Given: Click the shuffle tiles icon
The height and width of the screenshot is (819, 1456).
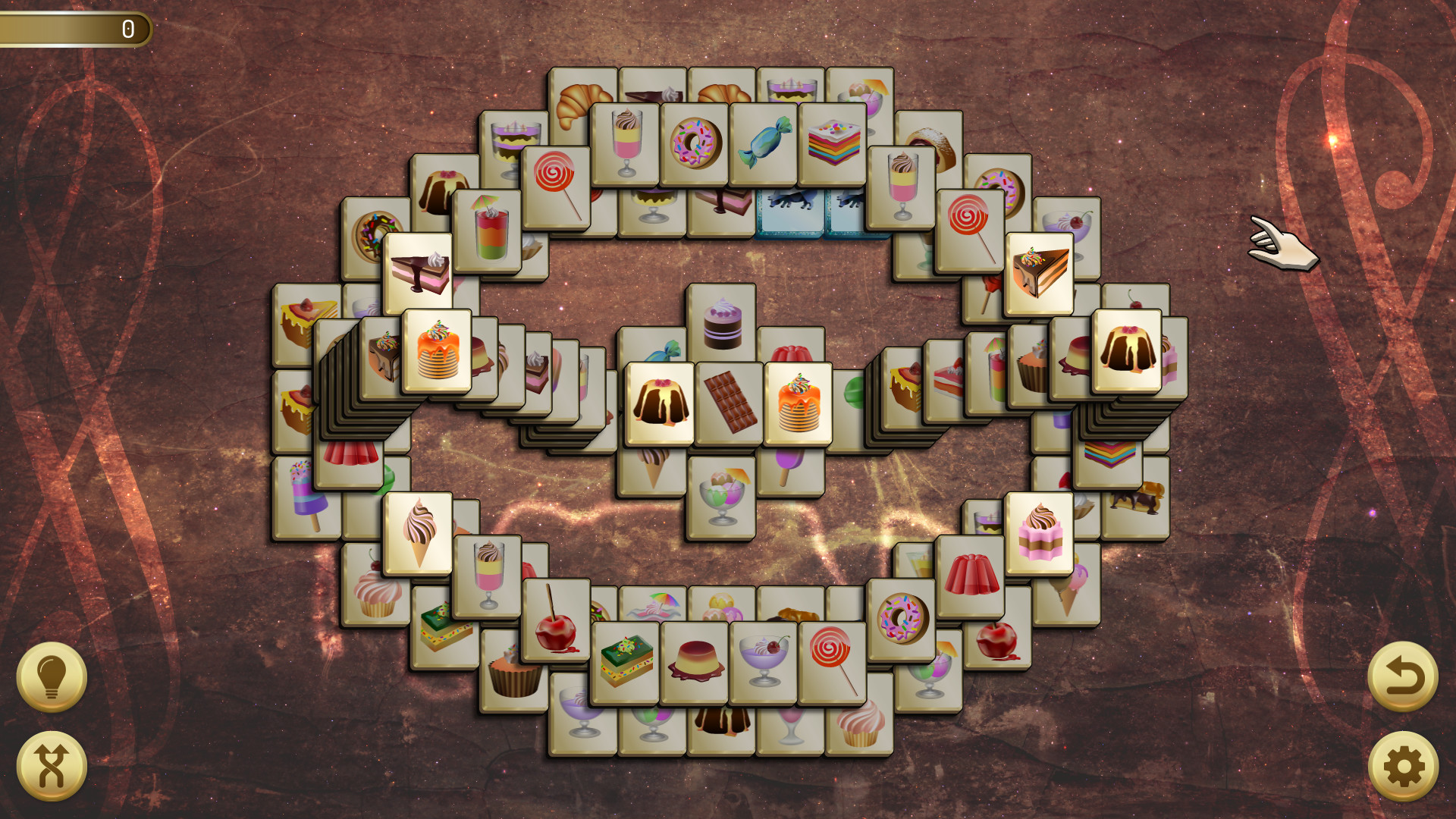Looking at the screenshot, I should coord(52,767).
